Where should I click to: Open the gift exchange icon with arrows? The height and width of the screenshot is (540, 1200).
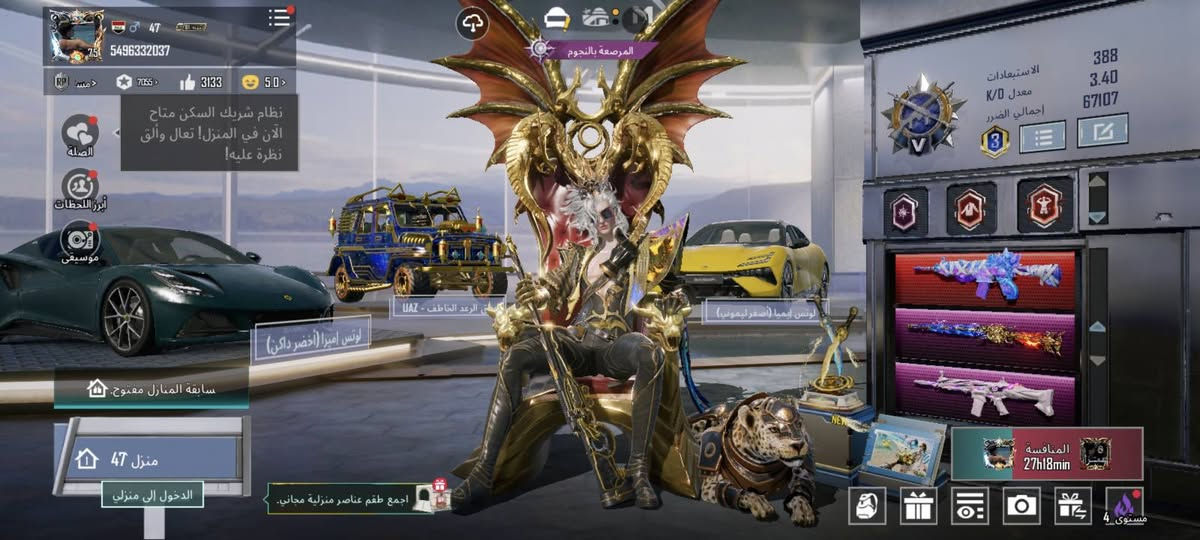point(1074,506)
